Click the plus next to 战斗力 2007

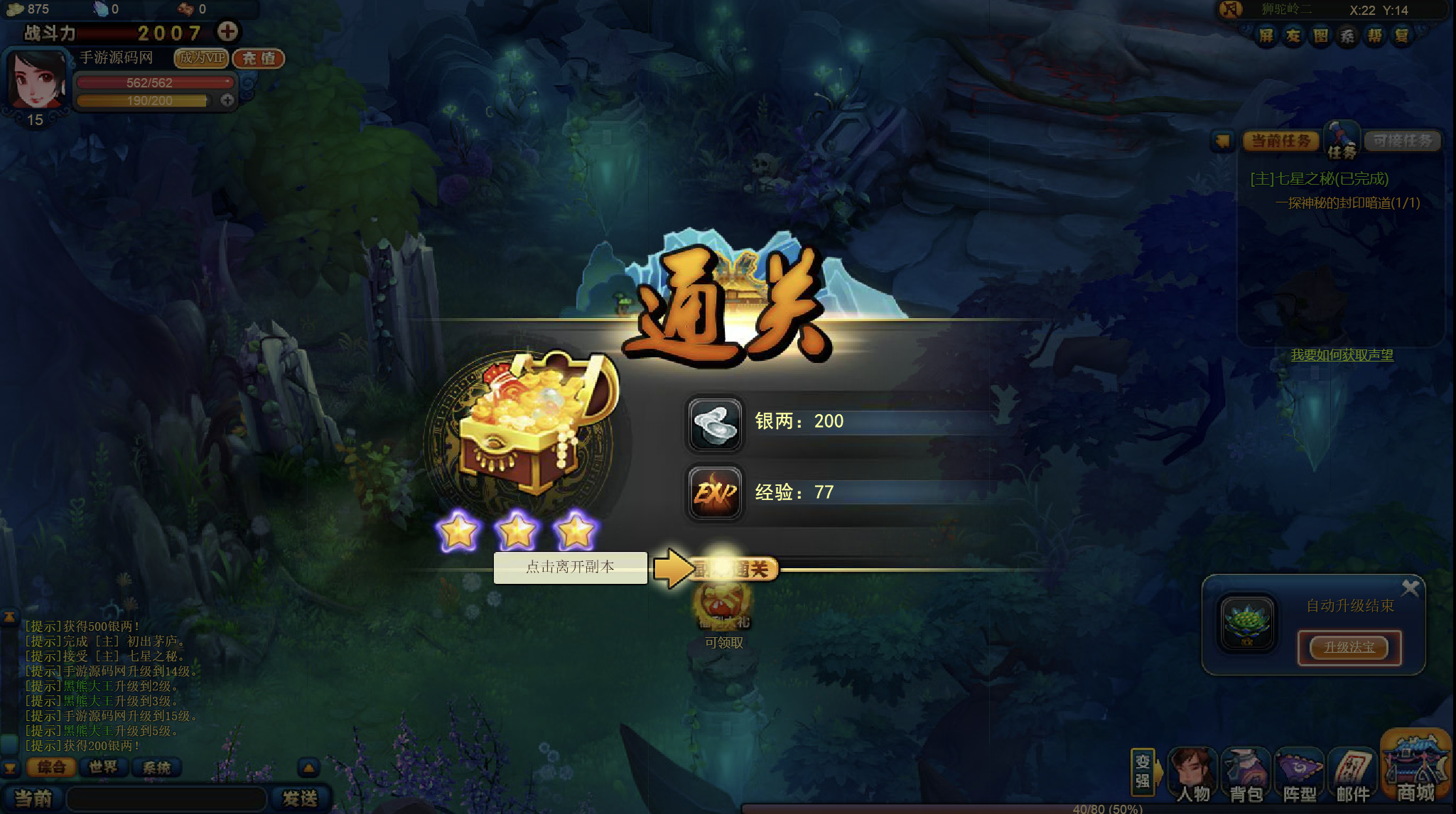[x=227, y=32]
